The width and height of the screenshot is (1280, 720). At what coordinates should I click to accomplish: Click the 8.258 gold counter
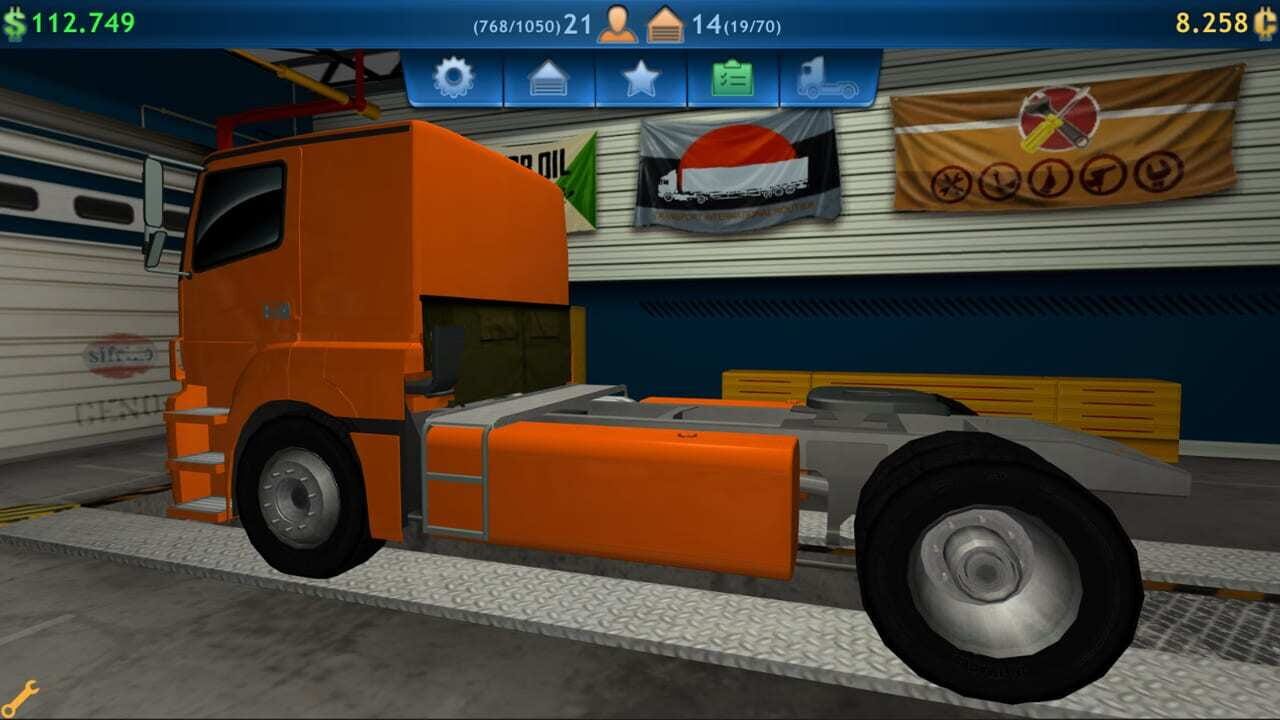[x=1214, y=17]
